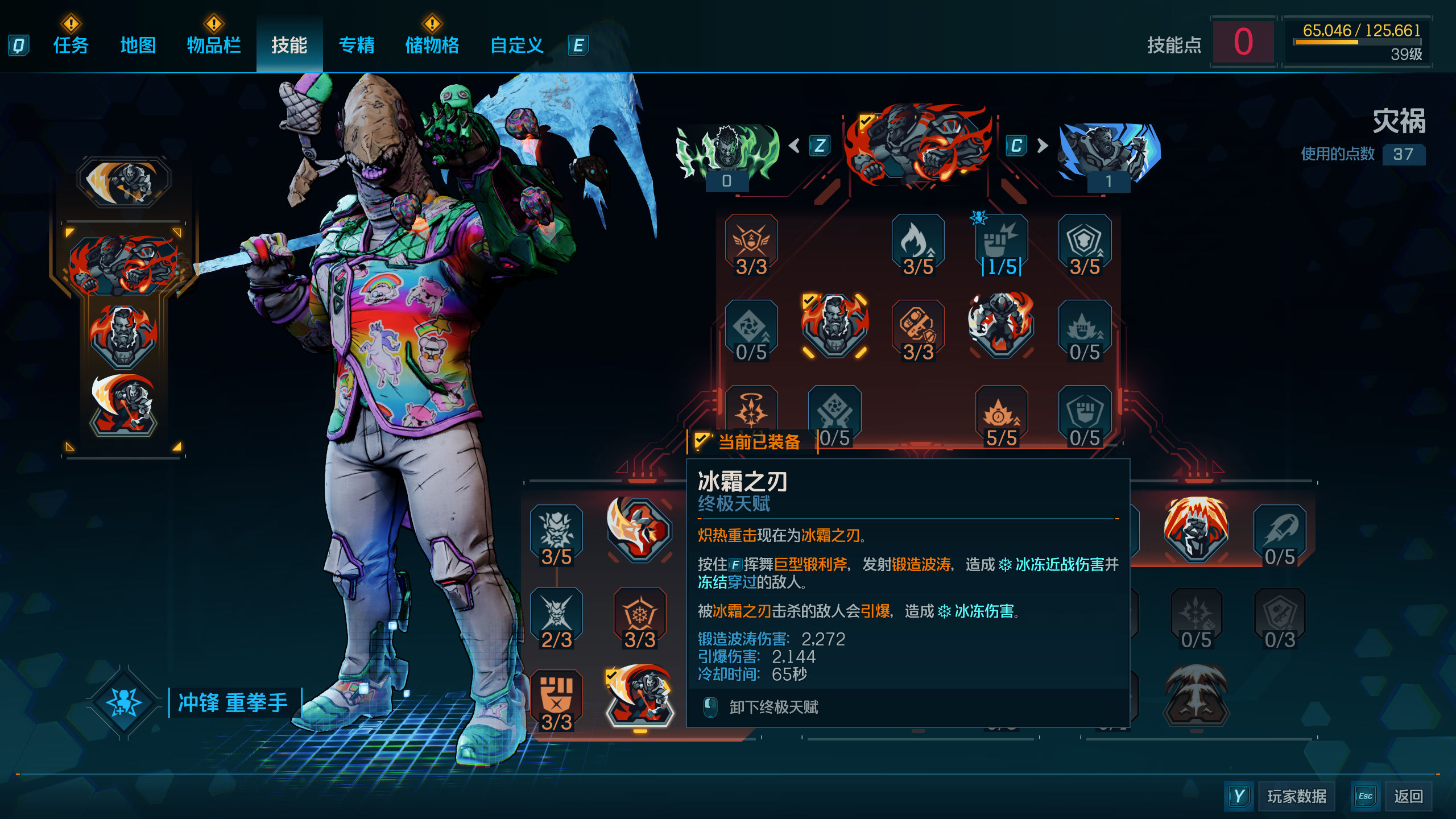Click the right arrow between skill trees
This screenshot has width=1456, height=819.
click(x=1042, y=146)
